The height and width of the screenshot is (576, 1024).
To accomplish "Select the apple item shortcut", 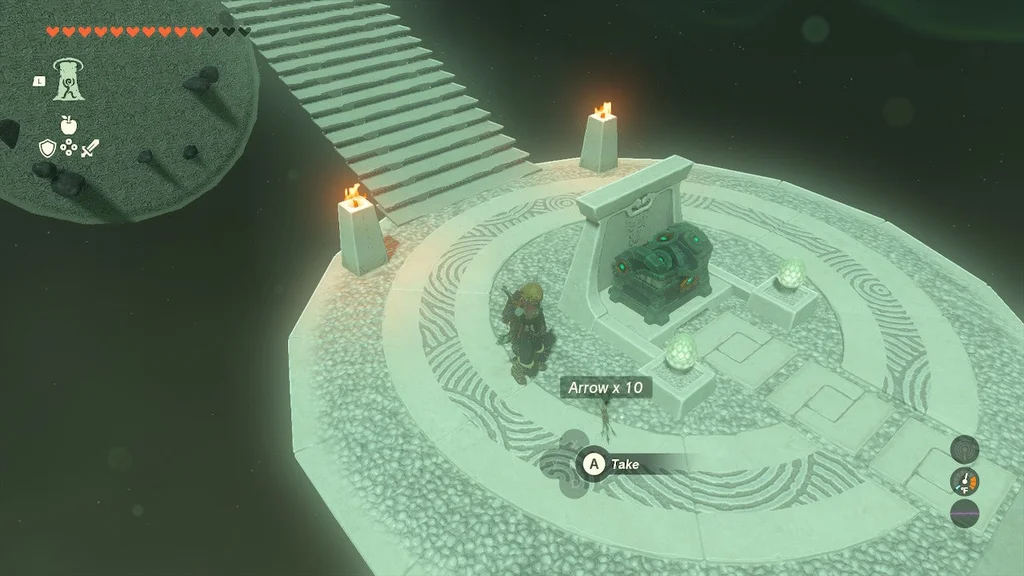I will click(68, 125).
